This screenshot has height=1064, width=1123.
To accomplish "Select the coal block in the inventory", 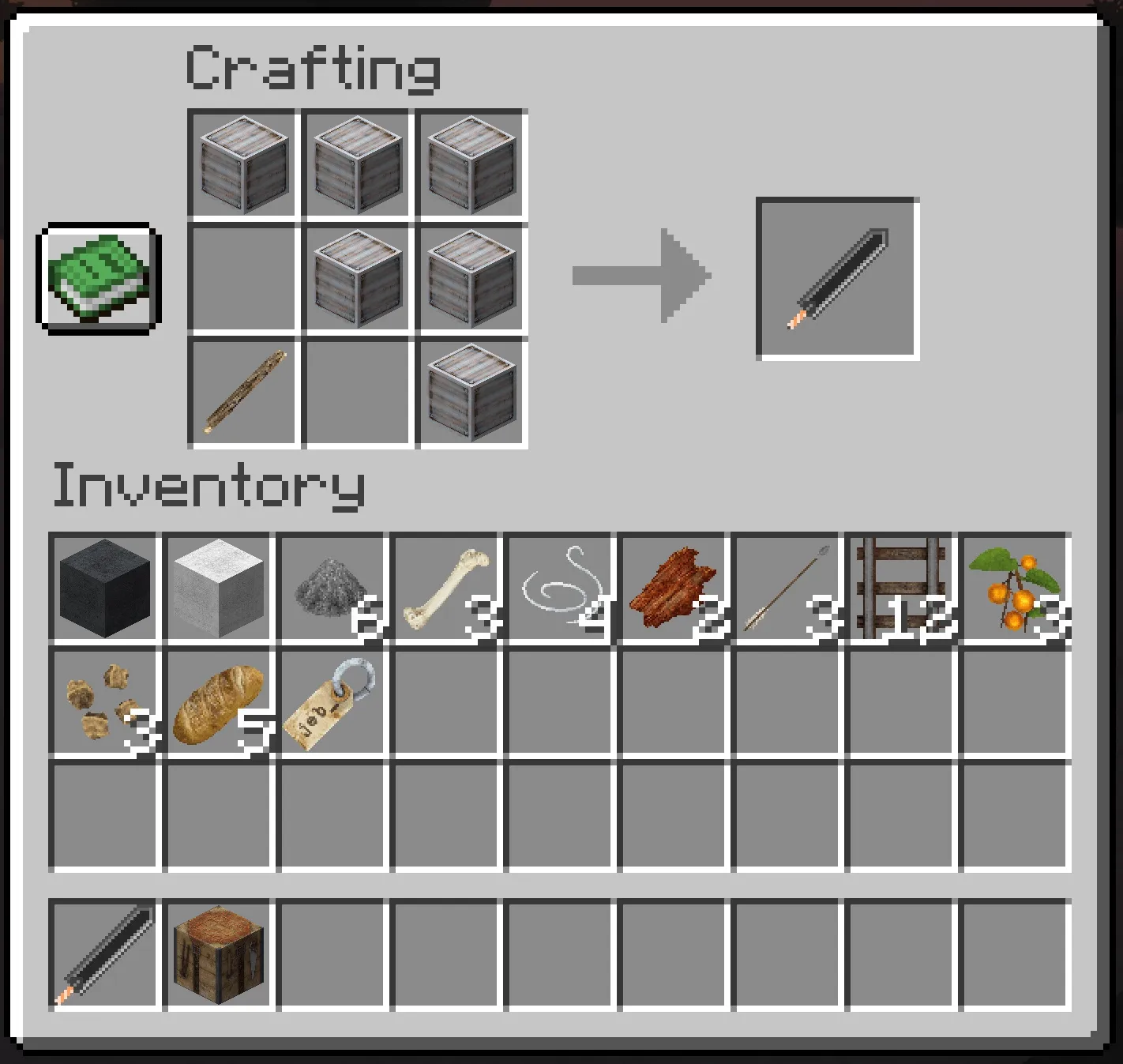I will pyautogui.click(x=106, y=587).
